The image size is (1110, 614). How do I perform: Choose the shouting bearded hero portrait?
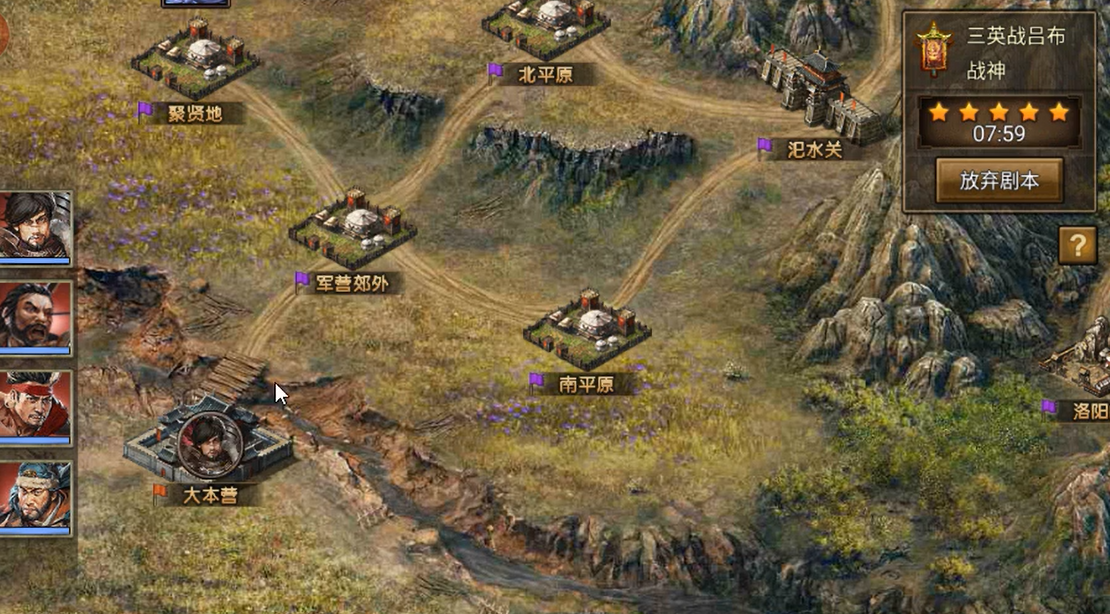35,315
